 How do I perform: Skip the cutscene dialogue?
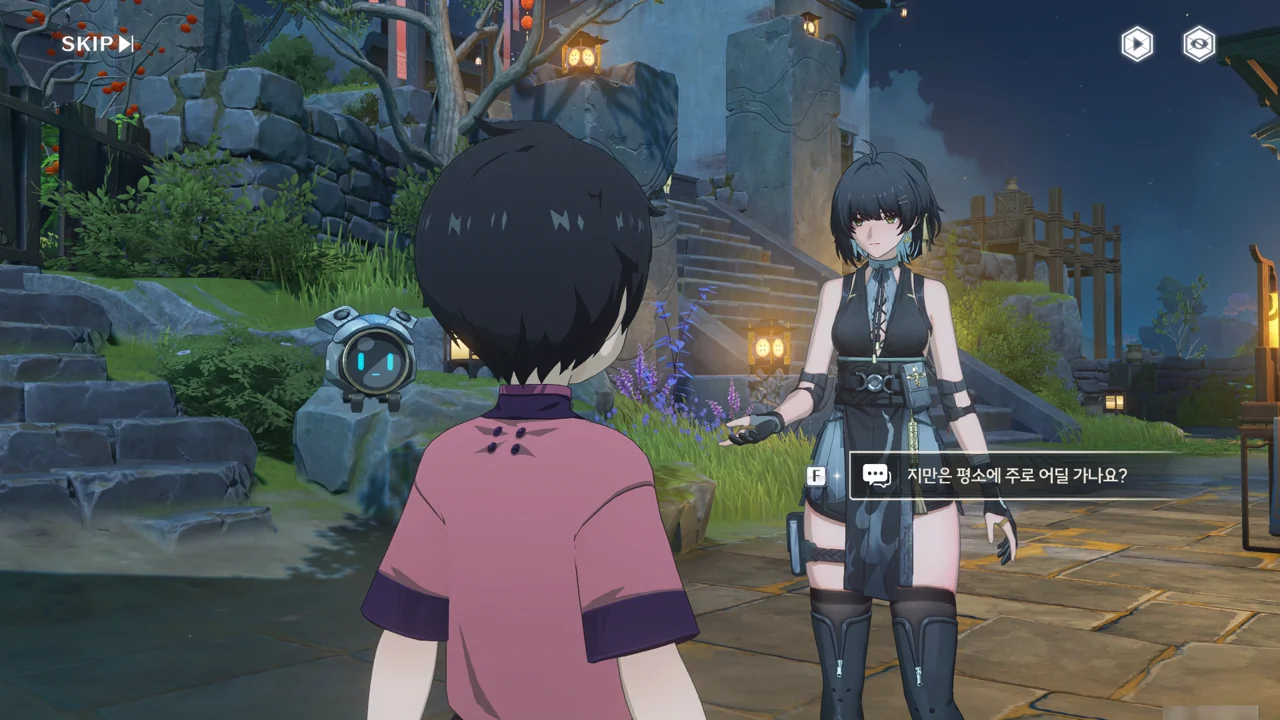tap(97, 43)
